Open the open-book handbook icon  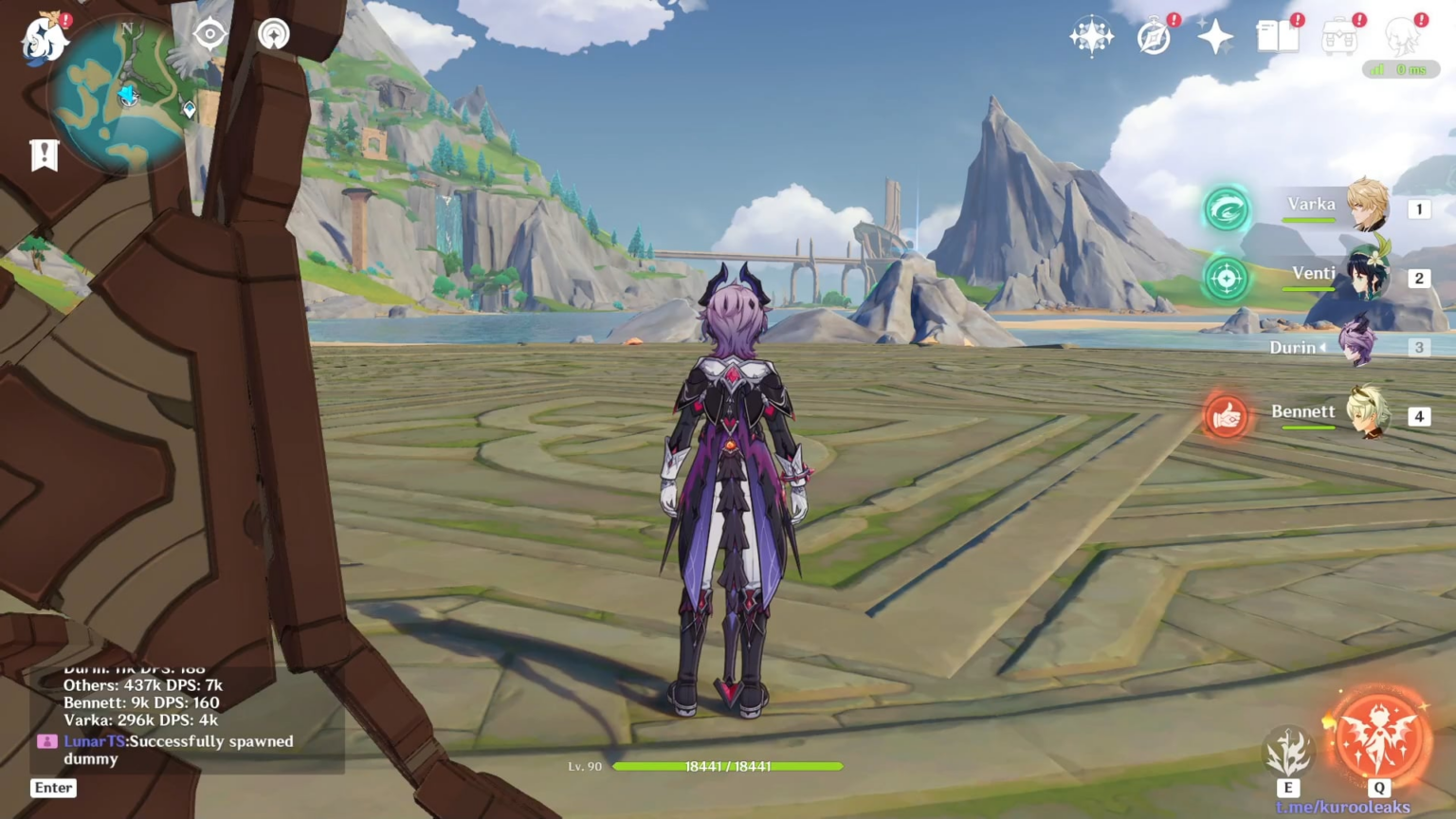pyautogui.click(x=1277, y=38)
